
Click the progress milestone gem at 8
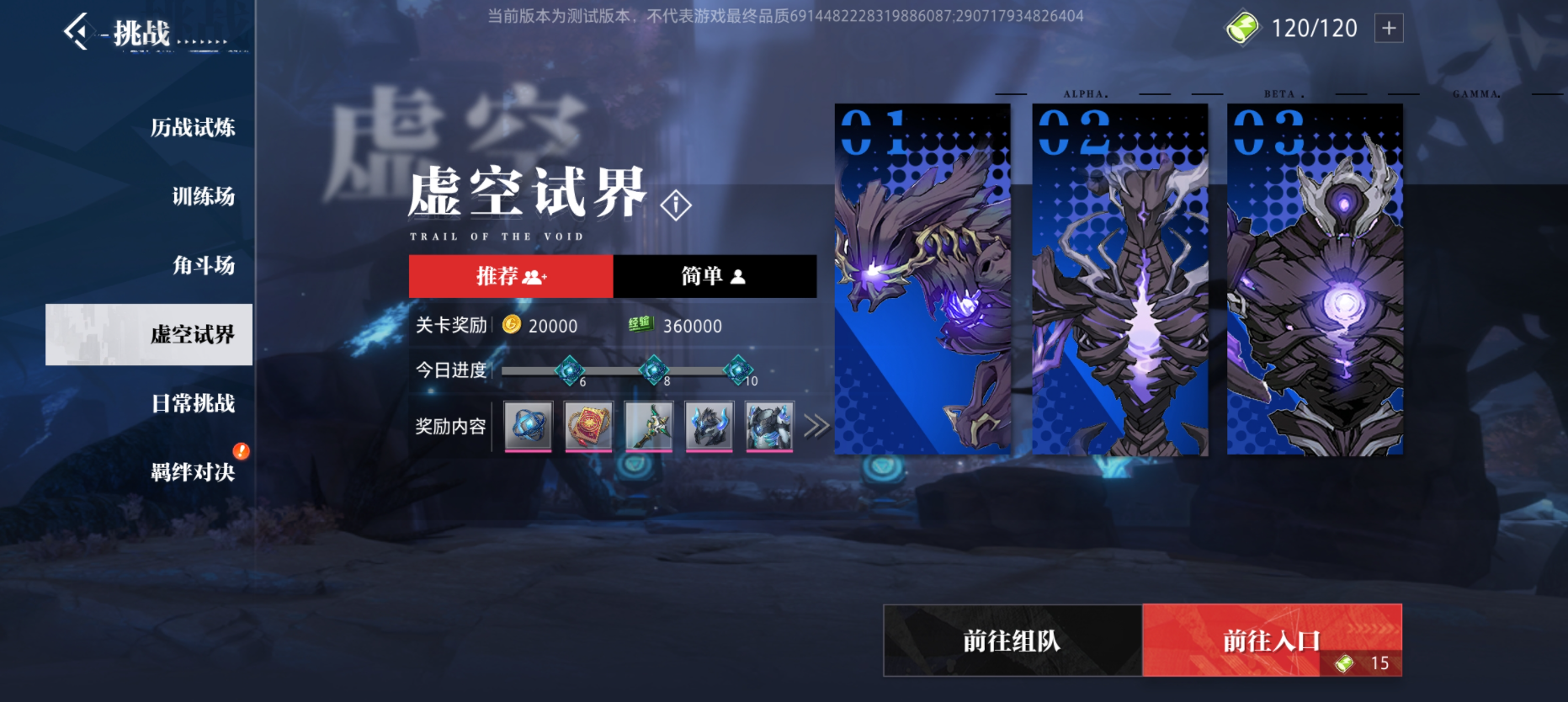pos(655,368)
